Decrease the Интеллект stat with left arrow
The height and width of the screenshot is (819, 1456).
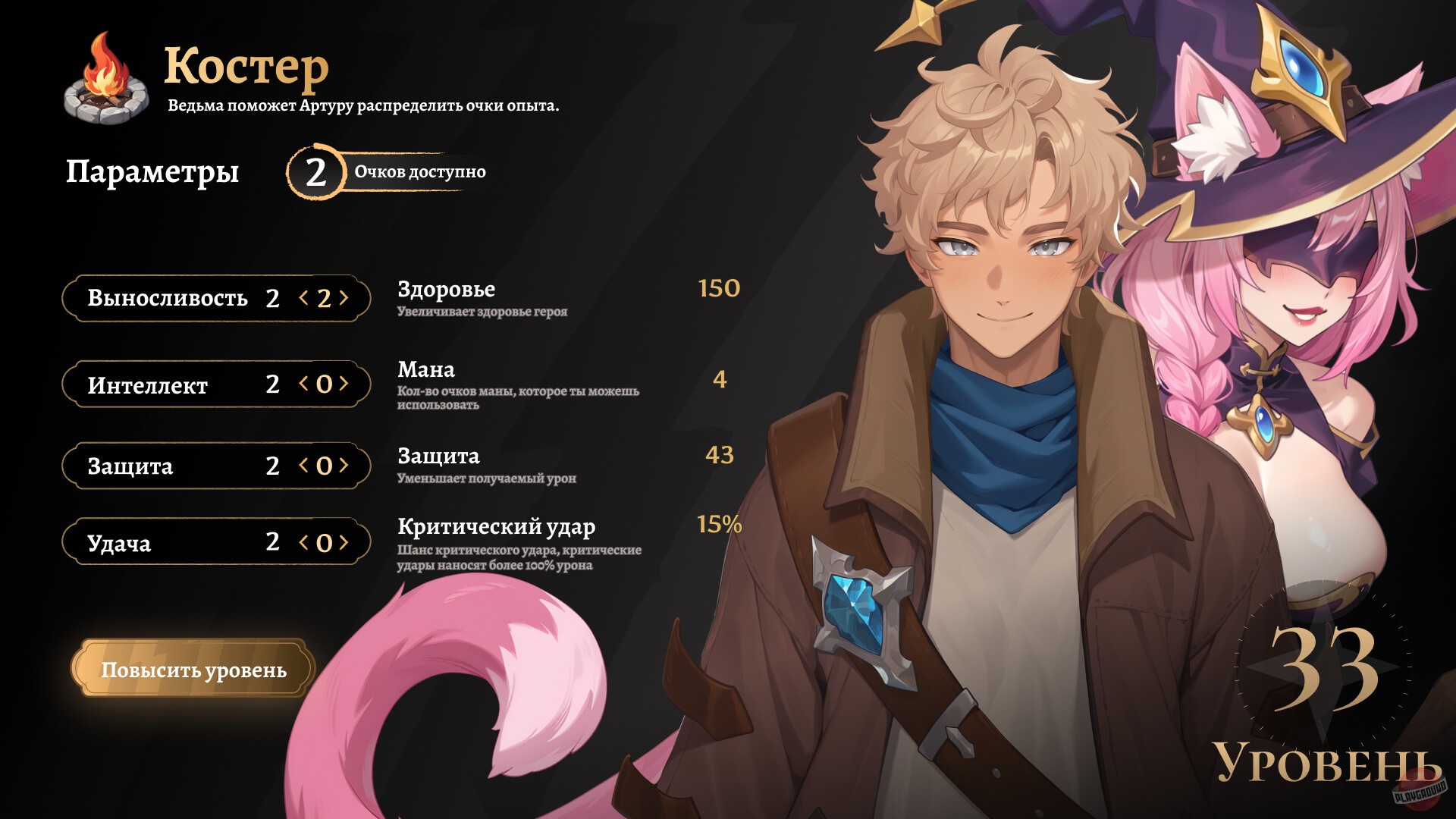(301, 385)
